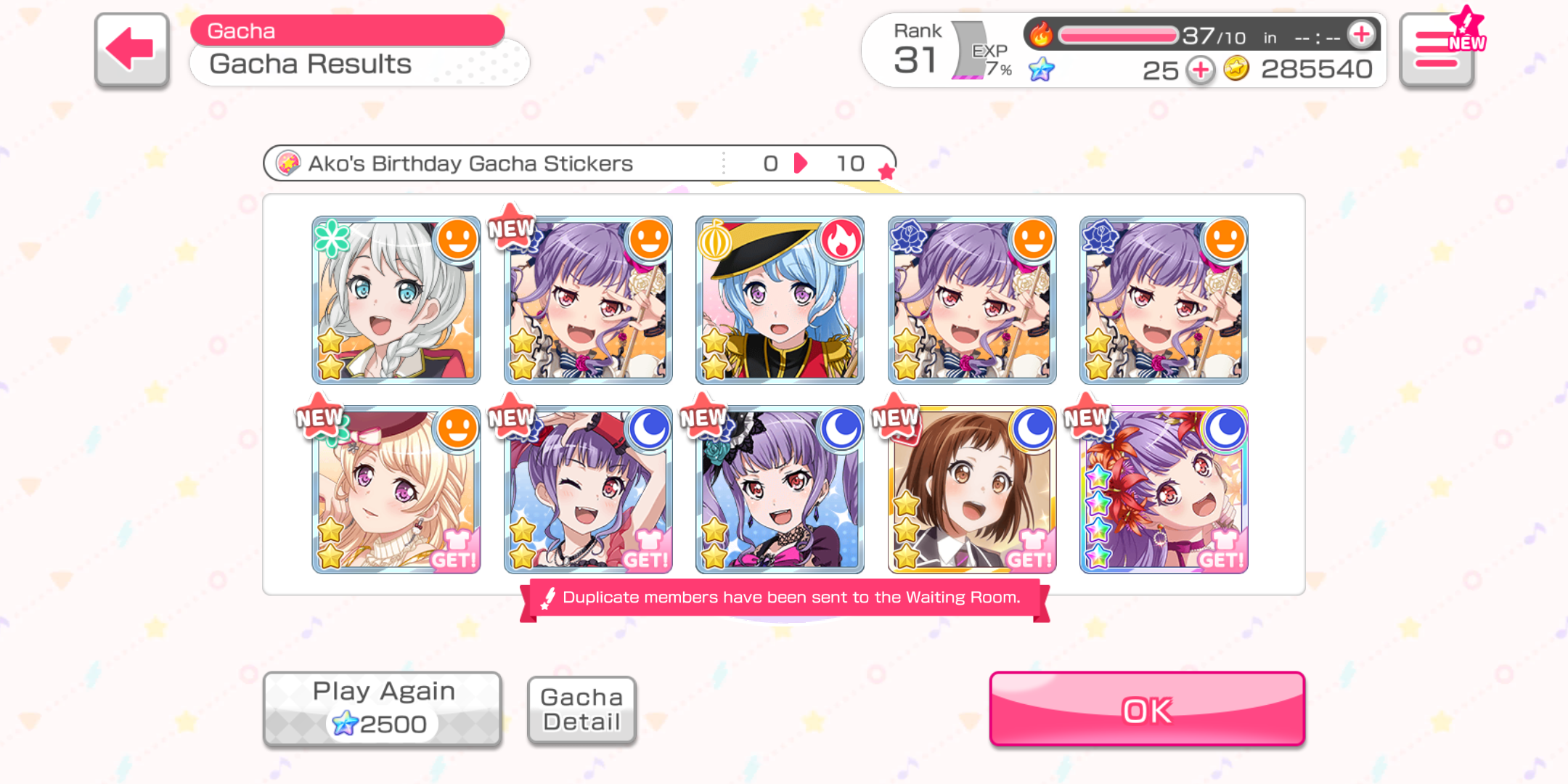Confirm results with the OK button
The height and width of the screenshot is (784, 1568).
[1146, 709]
